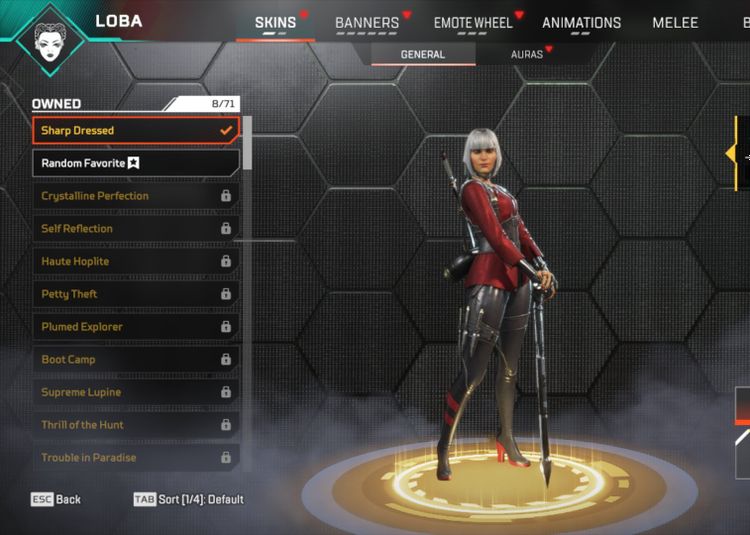Open the Banners tab

pyautogui.click(x=367, y=23)
